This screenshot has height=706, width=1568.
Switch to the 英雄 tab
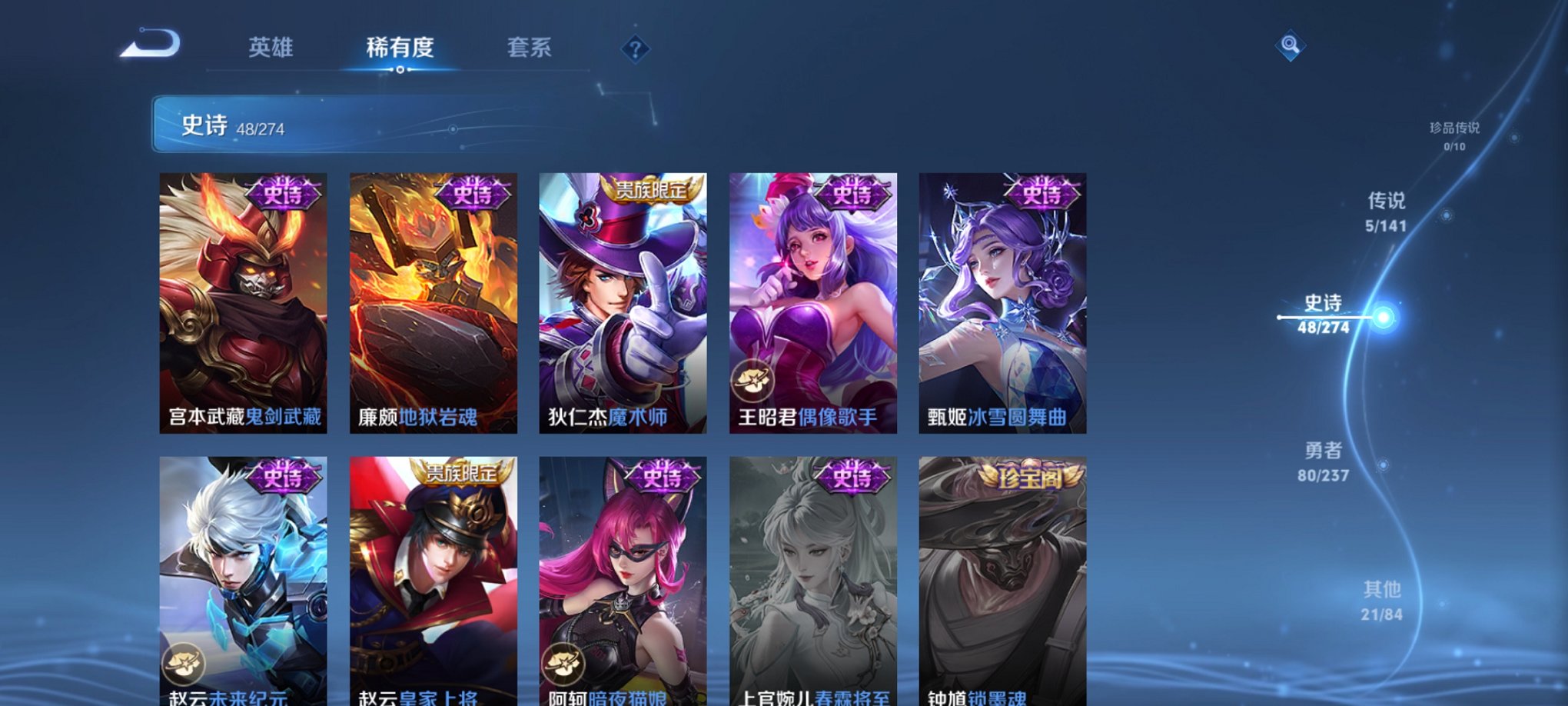(271, 48)
